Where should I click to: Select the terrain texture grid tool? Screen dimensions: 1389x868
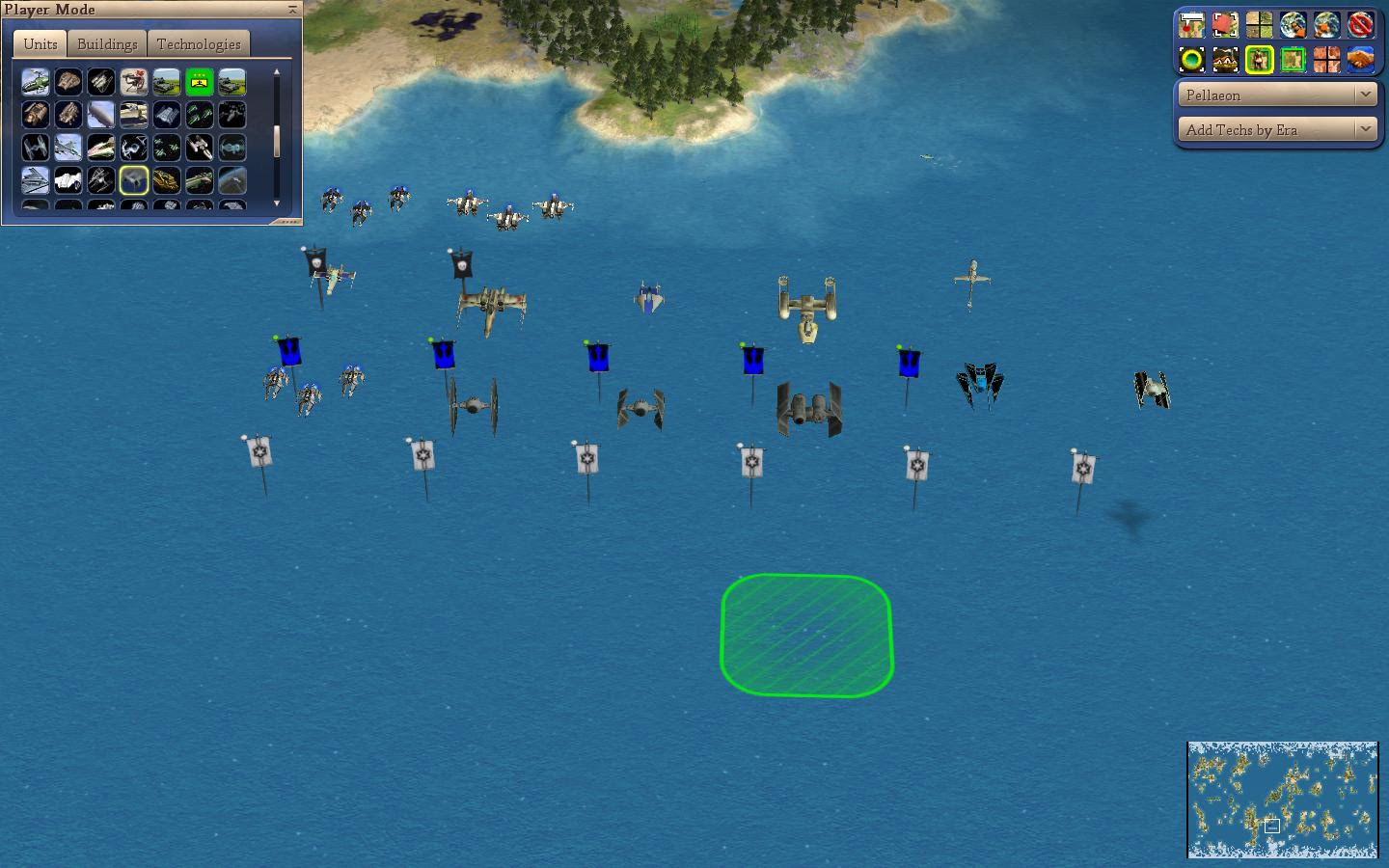pyautogui.click(x=1260, y=24)
